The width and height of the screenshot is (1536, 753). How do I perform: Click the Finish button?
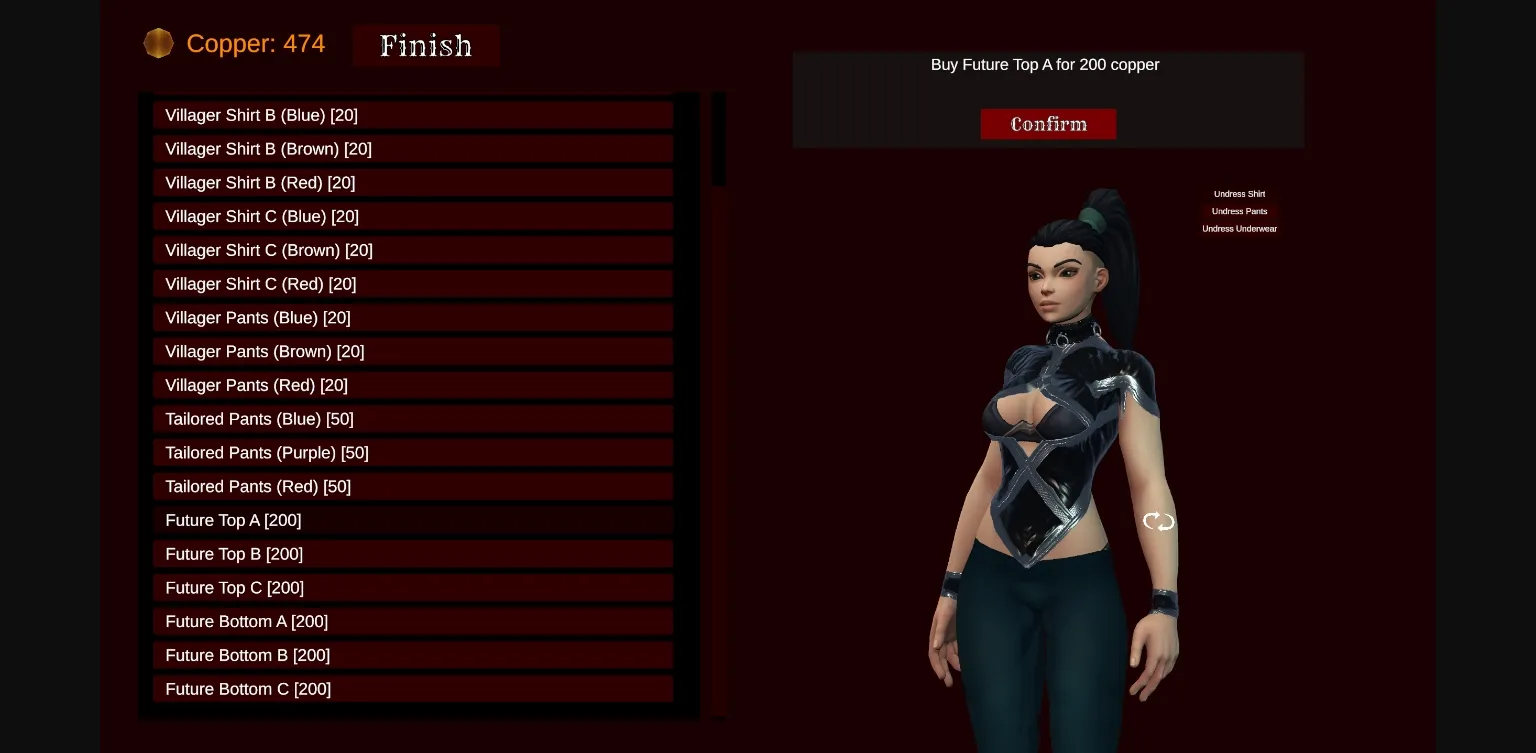[426, 45]
